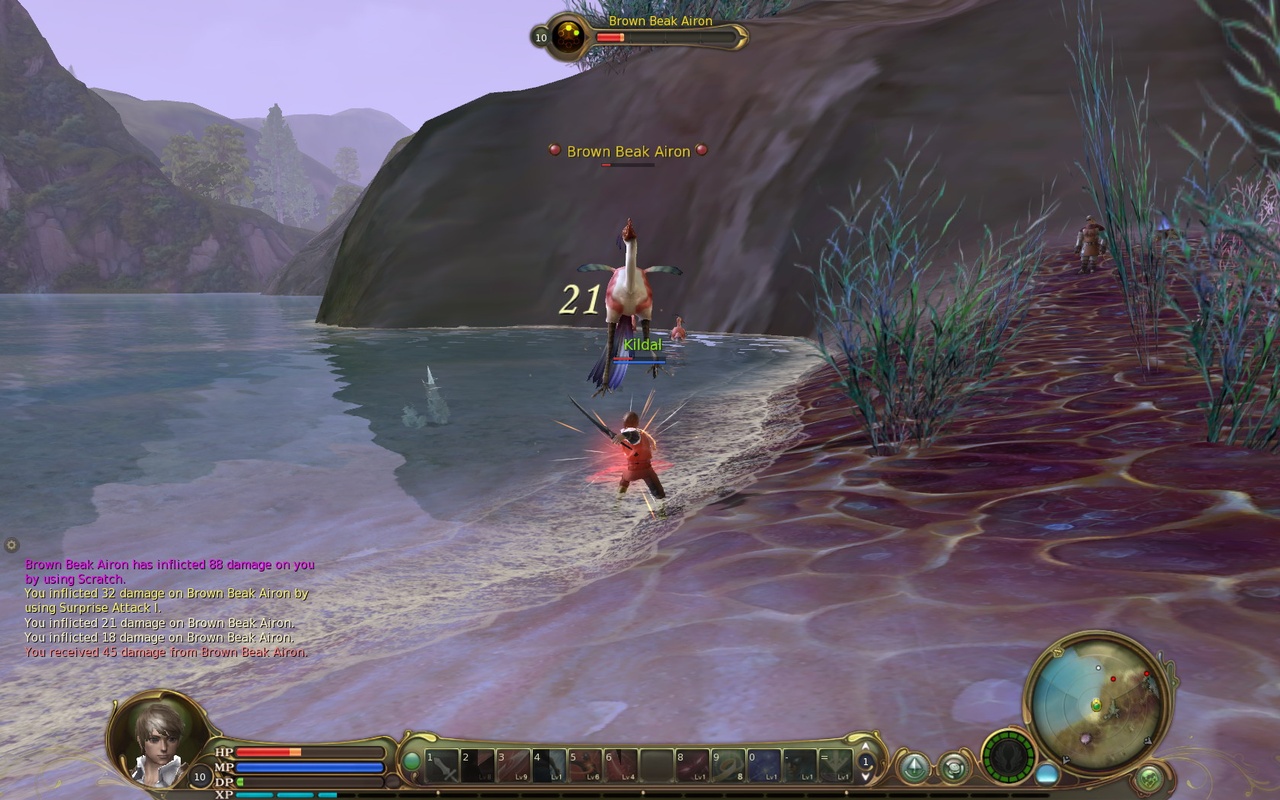This screenshot has height=800, width=1280.
Task: Click the skill with 8 charges in slot 9
Action: tap(727, 766)
